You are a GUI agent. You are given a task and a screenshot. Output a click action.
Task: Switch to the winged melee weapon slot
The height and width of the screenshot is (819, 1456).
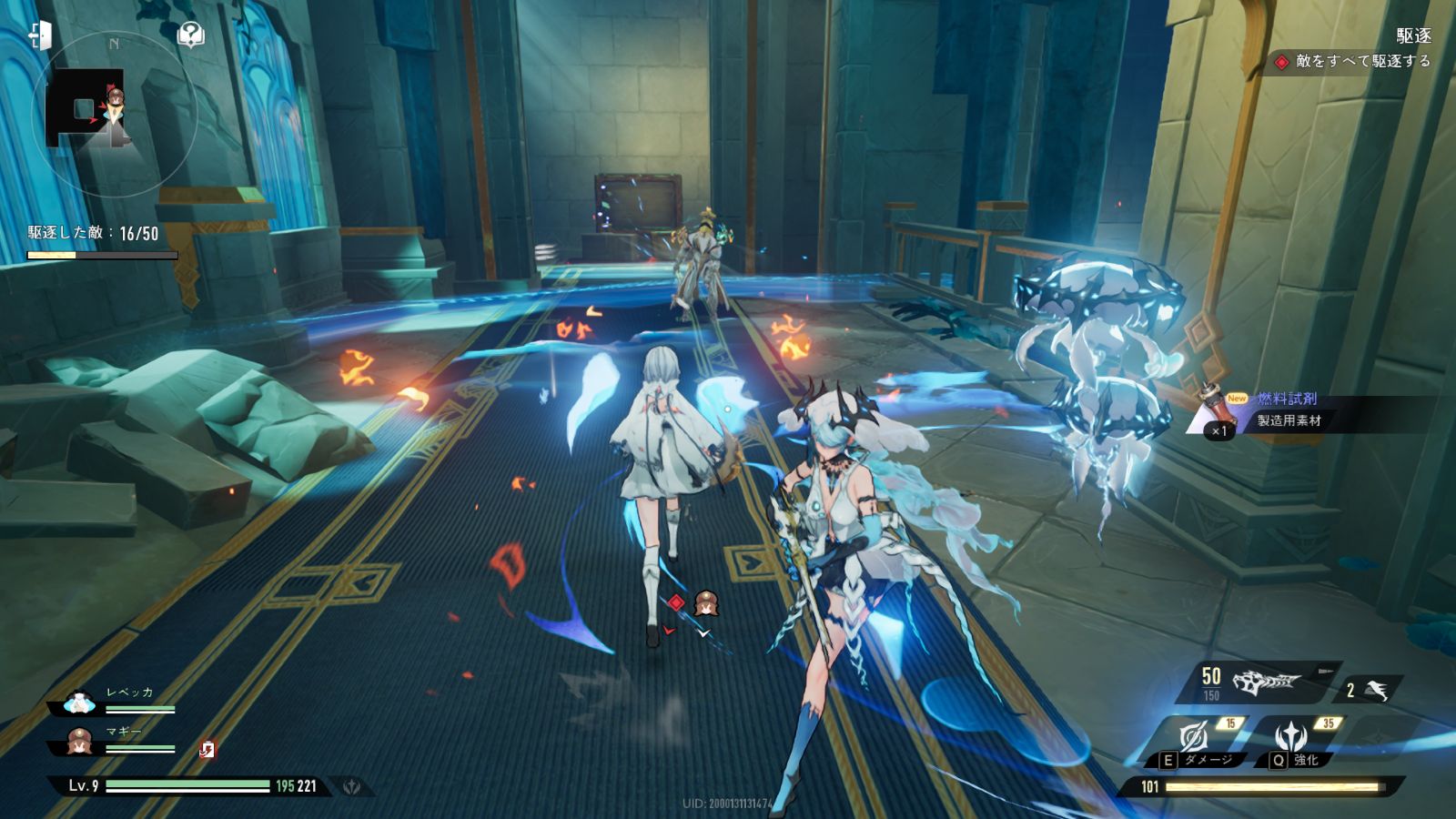click(x=1374, y=691)
